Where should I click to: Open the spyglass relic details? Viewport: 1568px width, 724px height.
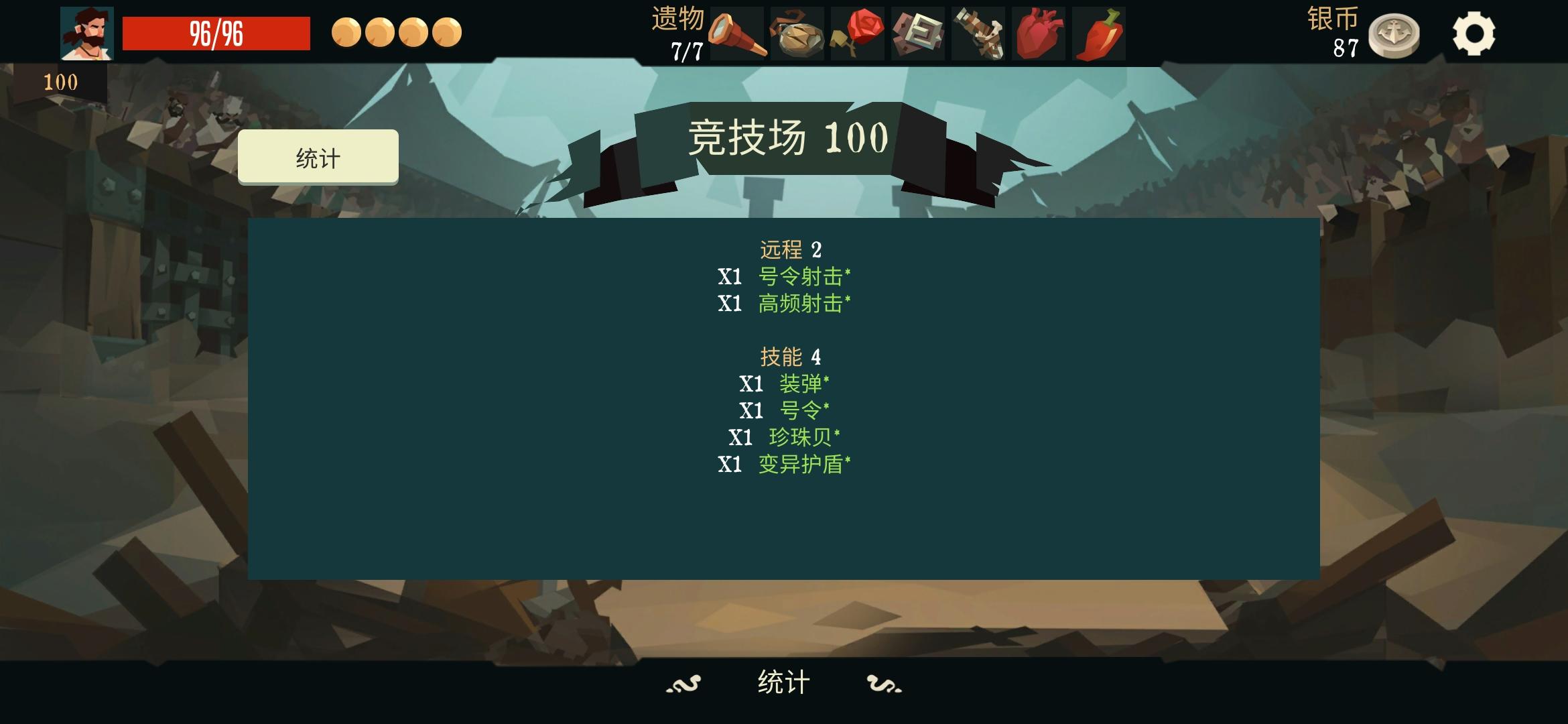[737, 32]
